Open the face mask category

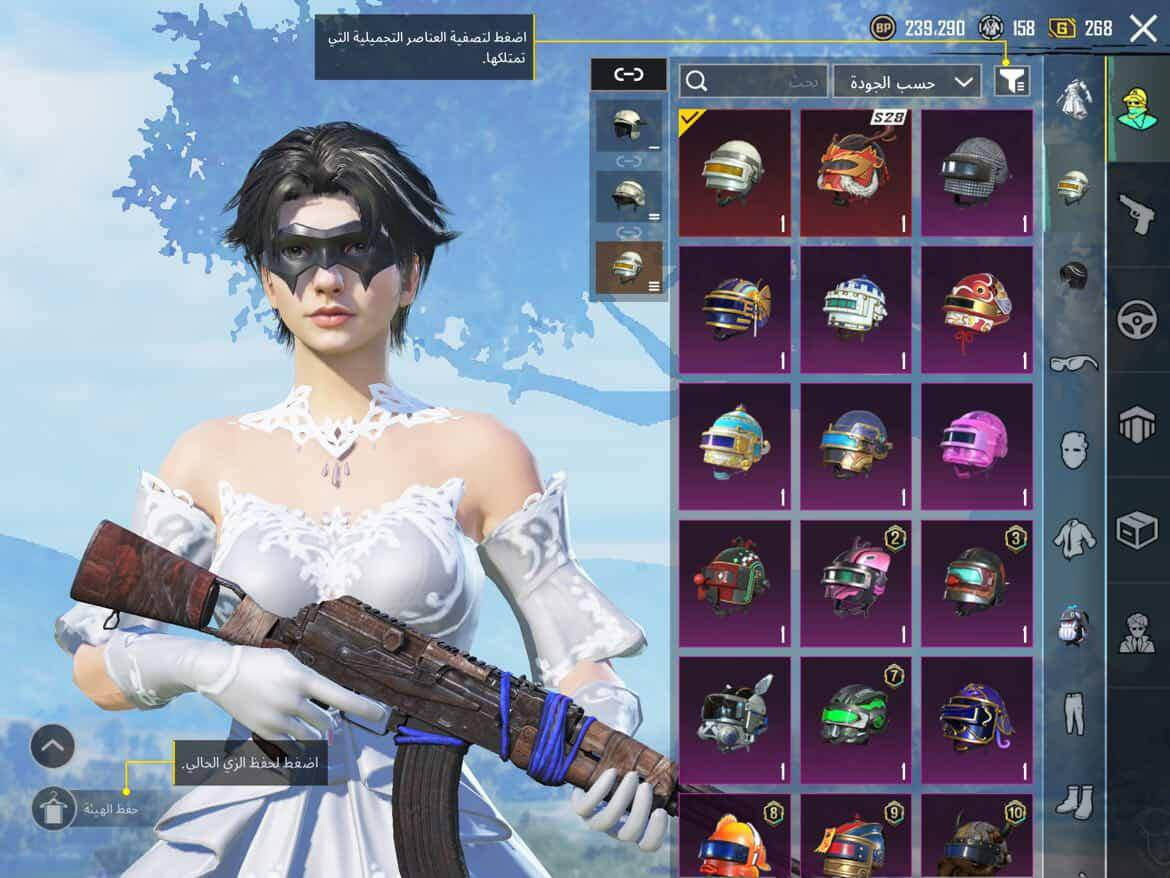pyautogui.click(x=1074, y=450)
